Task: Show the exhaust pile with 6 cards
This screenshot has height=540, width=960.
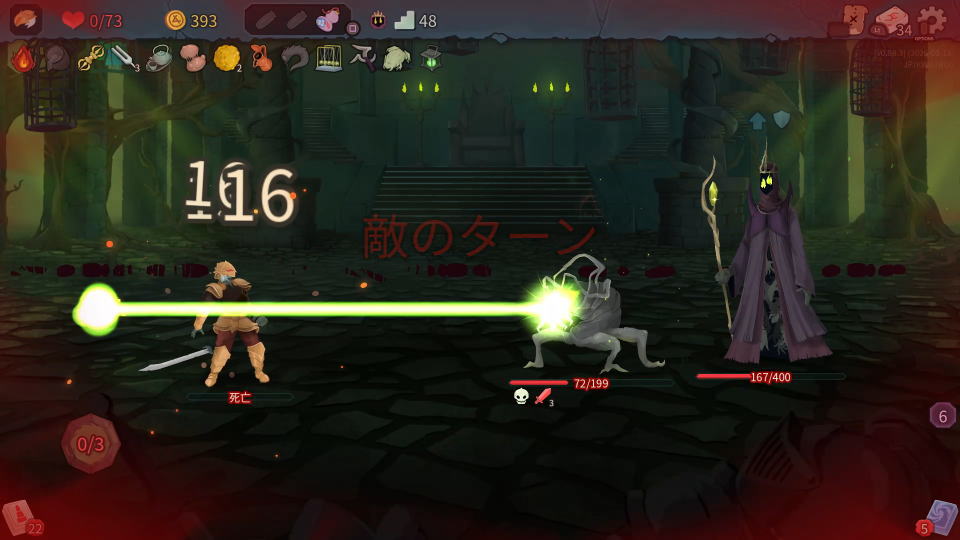Action: (942, 415)
